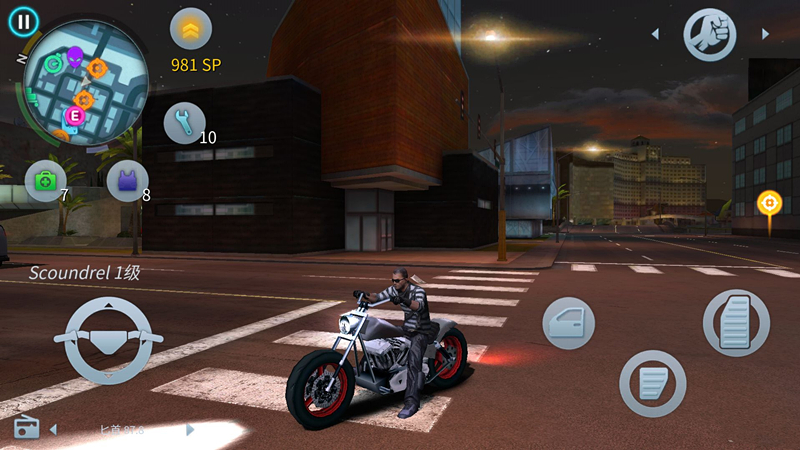
Task: Toggle the radio icon
Action: pyautogui.click(x=26, y=428)
